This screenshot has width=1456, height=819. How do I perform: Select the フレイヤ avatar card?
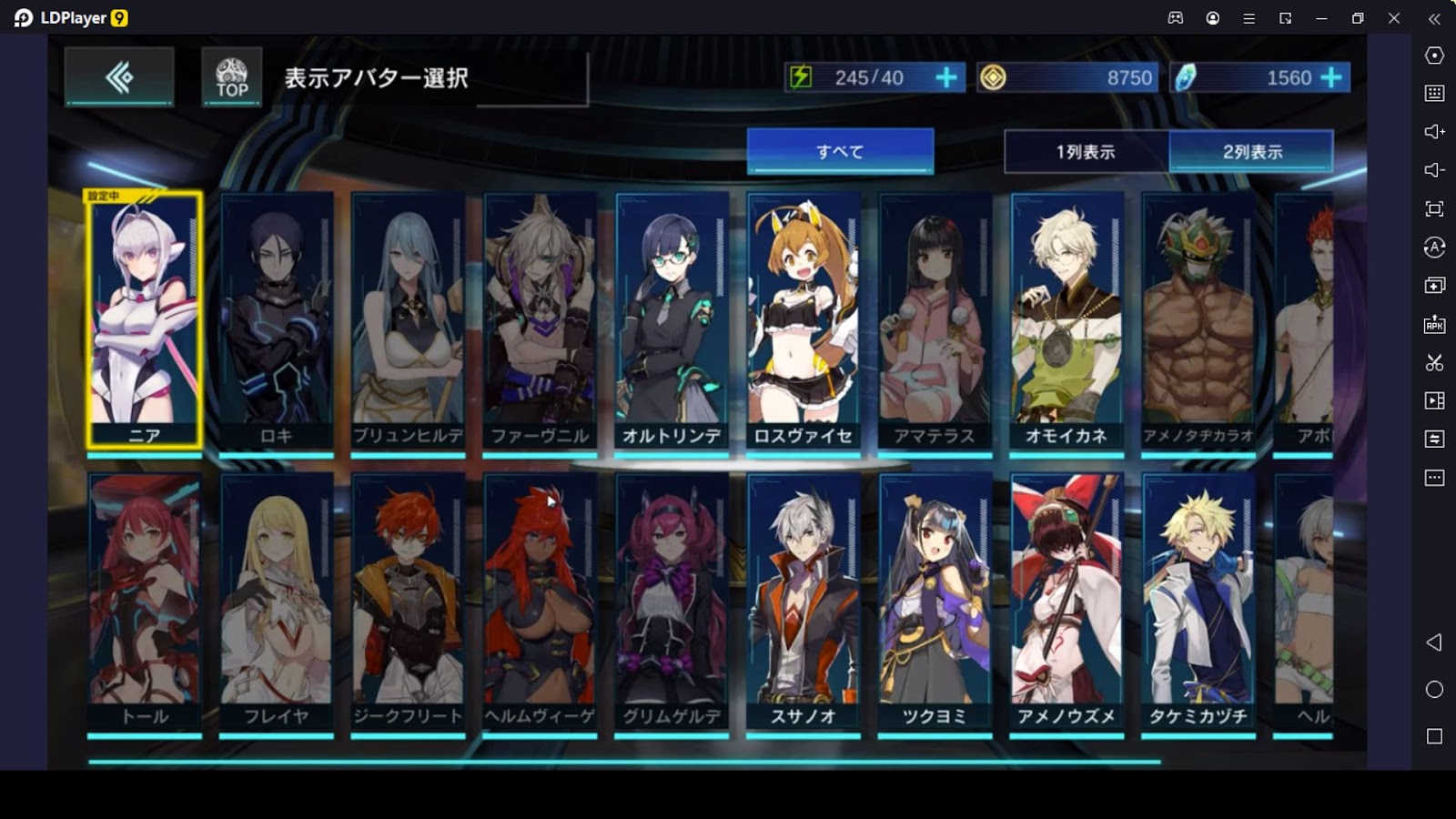pyautogui.click(x=276, y=601)
